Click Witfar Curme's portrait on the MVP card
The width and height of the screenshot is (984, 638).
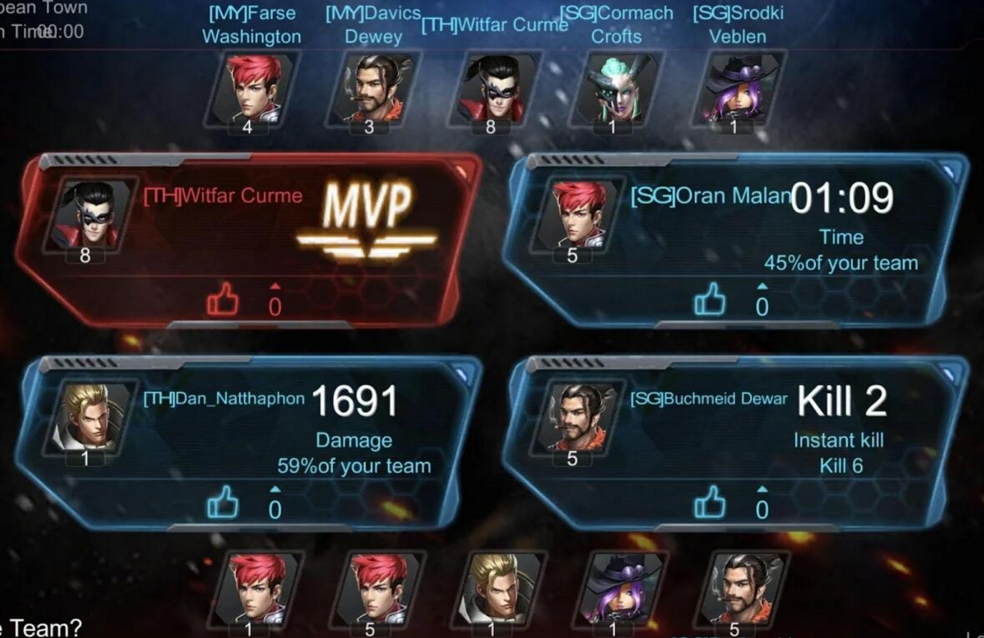click(85, 215)
